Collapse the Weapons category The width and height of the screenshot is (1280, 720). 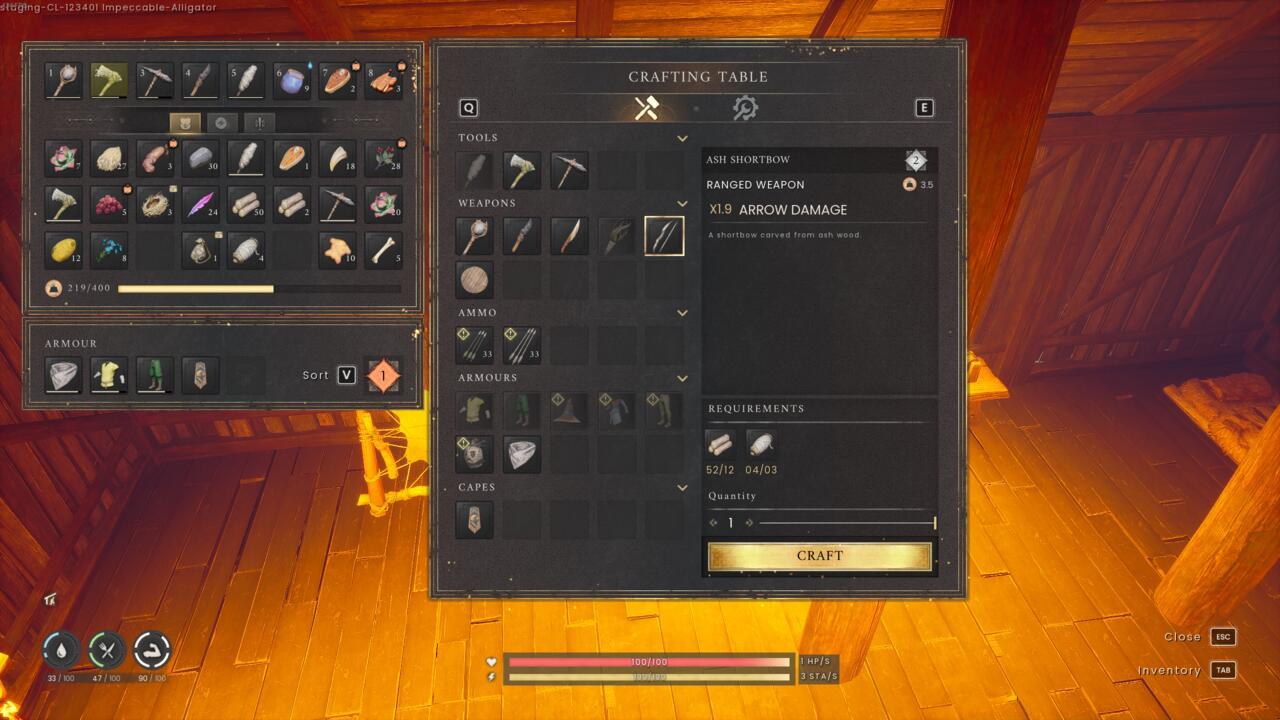tap(683, 202)
